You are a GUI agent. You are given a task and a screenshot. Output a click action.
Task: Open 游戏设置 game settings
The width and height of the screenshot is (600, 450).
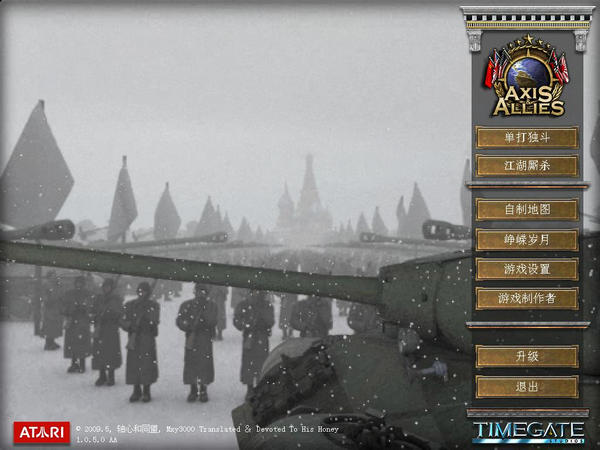526,269
